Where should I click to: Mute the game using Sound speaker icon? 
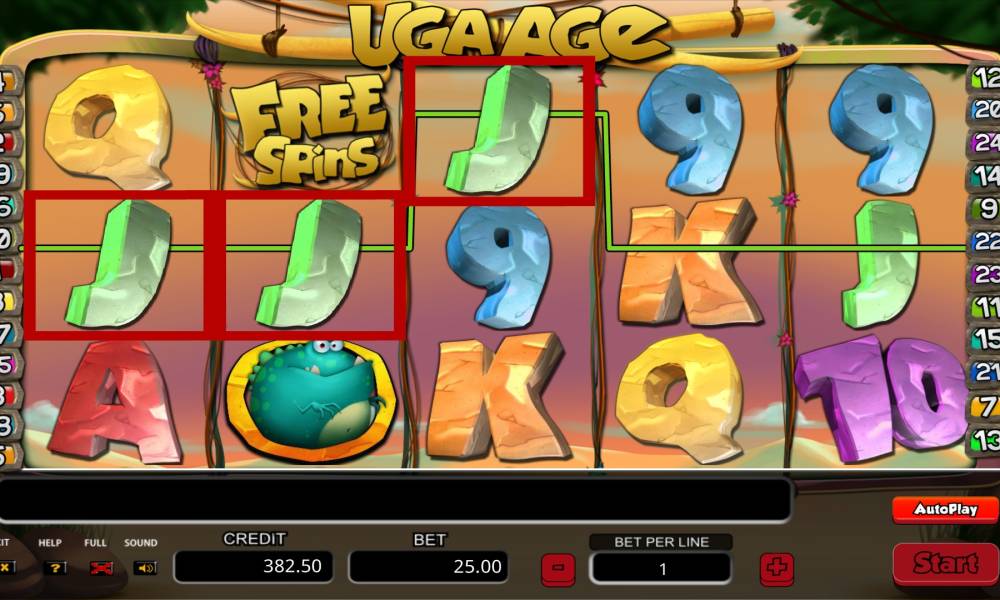145,567
